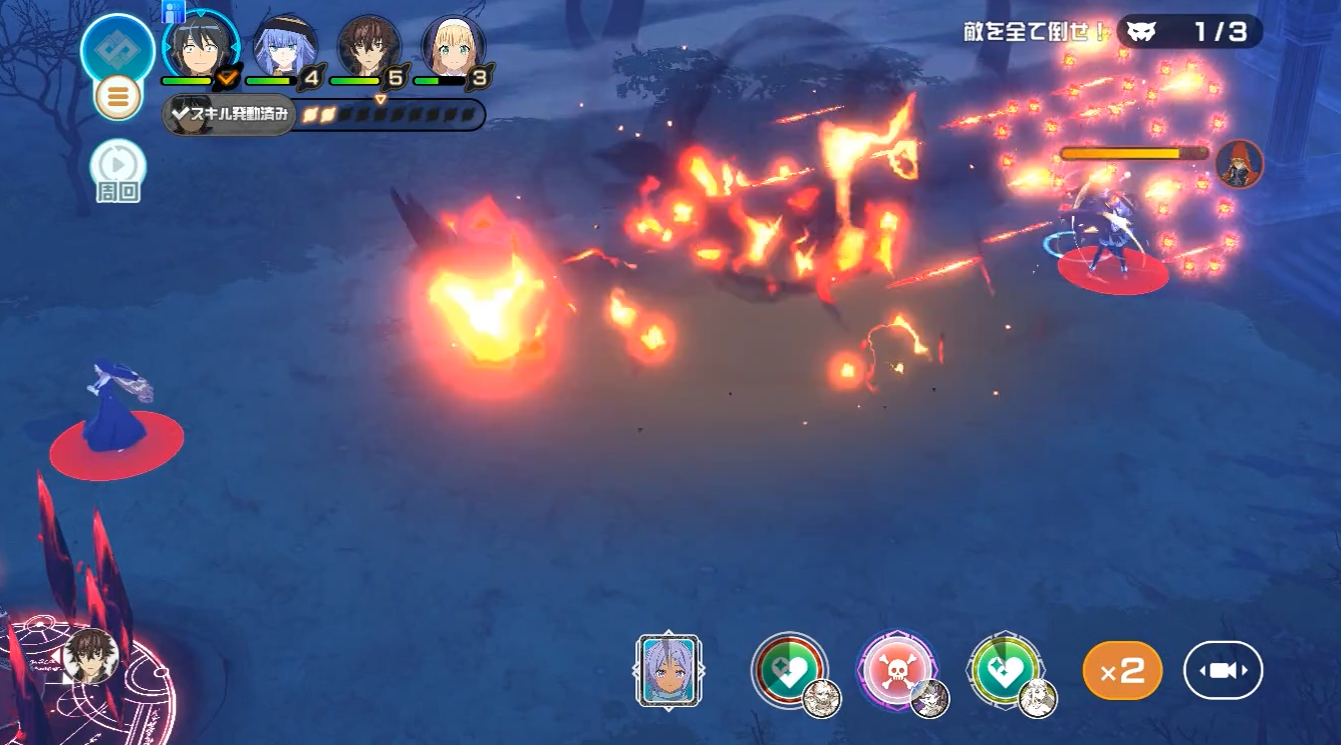Image resolution: width=1341 pixels, height=745 pixels.
Task: Pick the blonde nun party portrait
Action: click(x=453, y=47)
